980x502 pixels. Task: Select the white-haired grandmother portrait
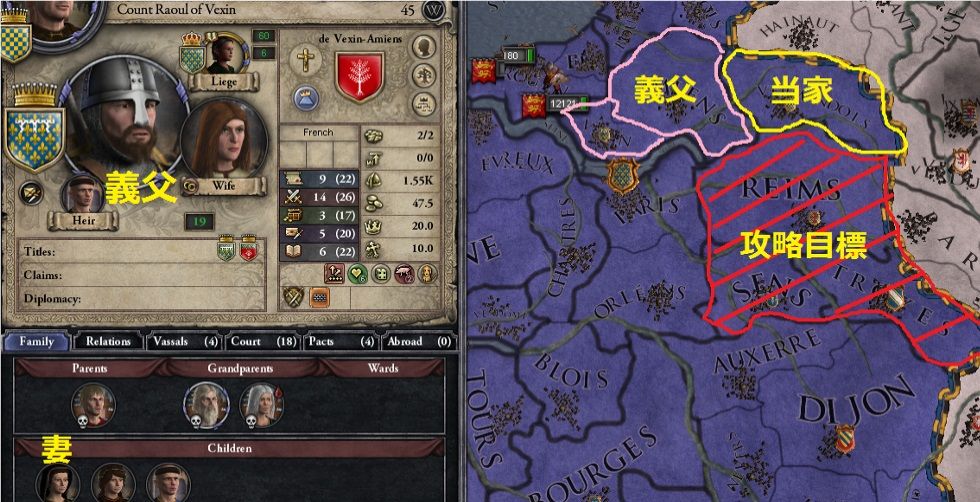point(260,402)
